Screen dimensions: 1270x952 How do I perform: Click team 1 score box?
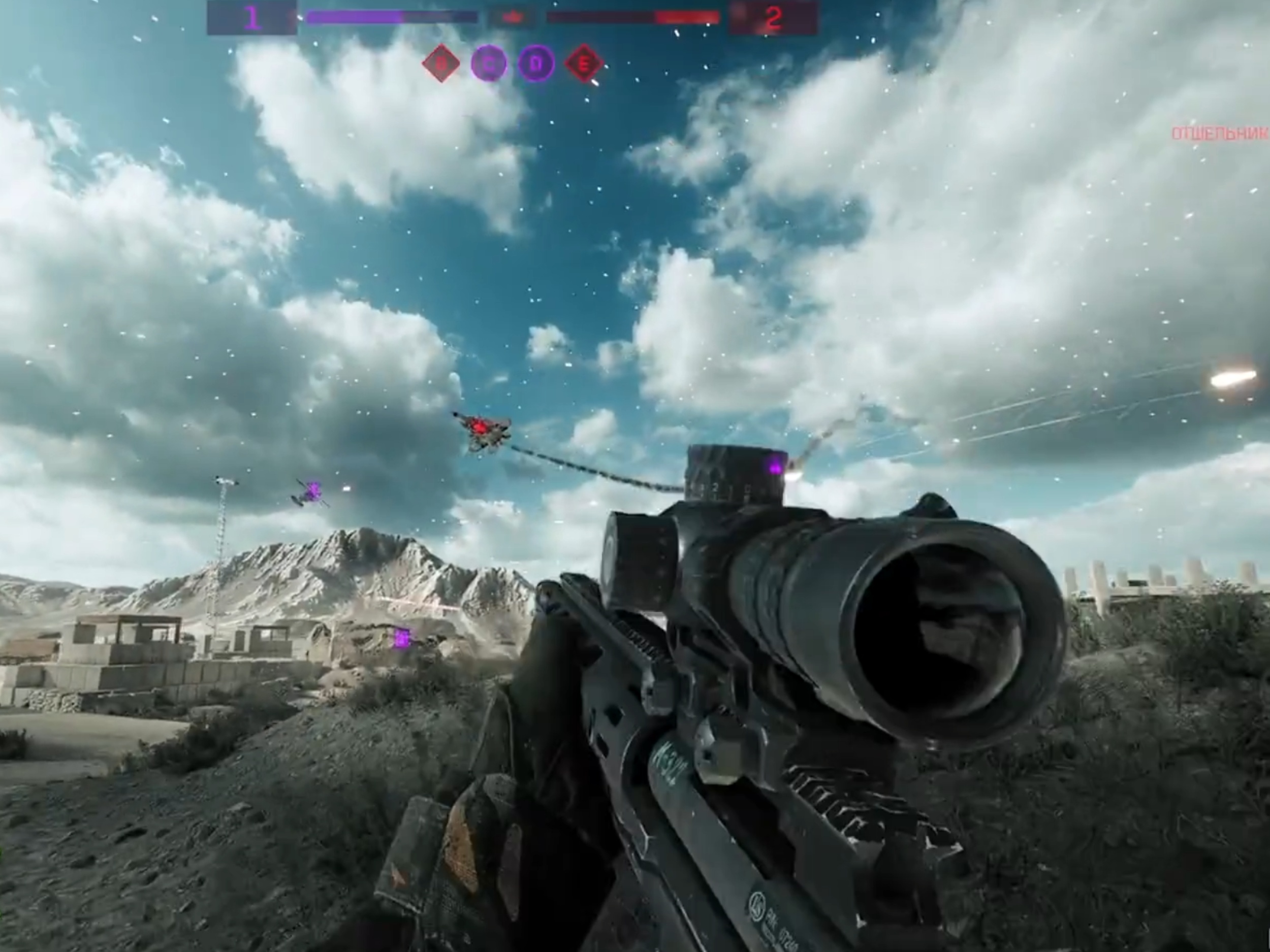tap(252, 18)
